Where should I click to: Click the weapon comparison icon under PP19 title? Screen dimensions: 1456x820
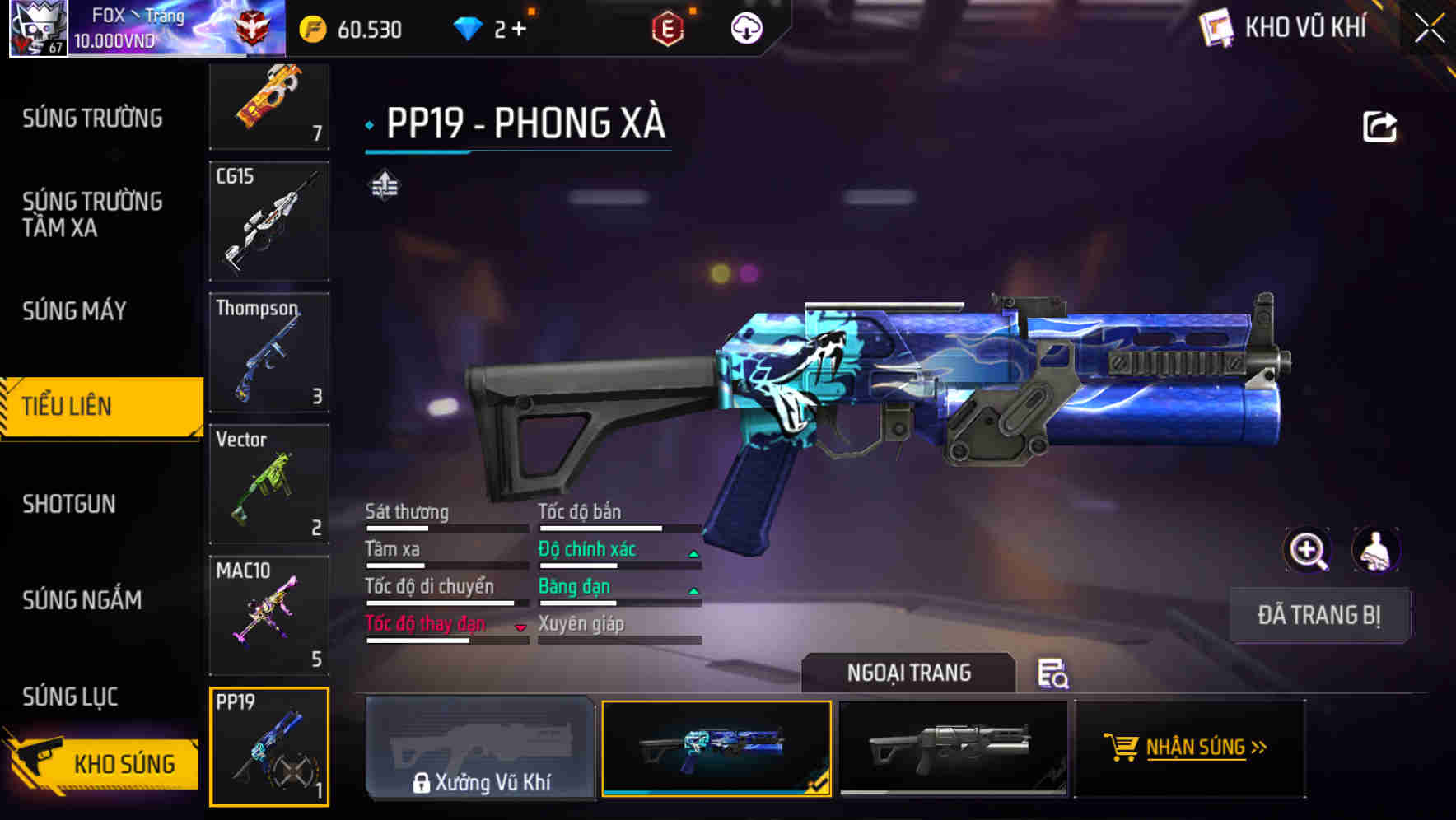click(385, 185)
